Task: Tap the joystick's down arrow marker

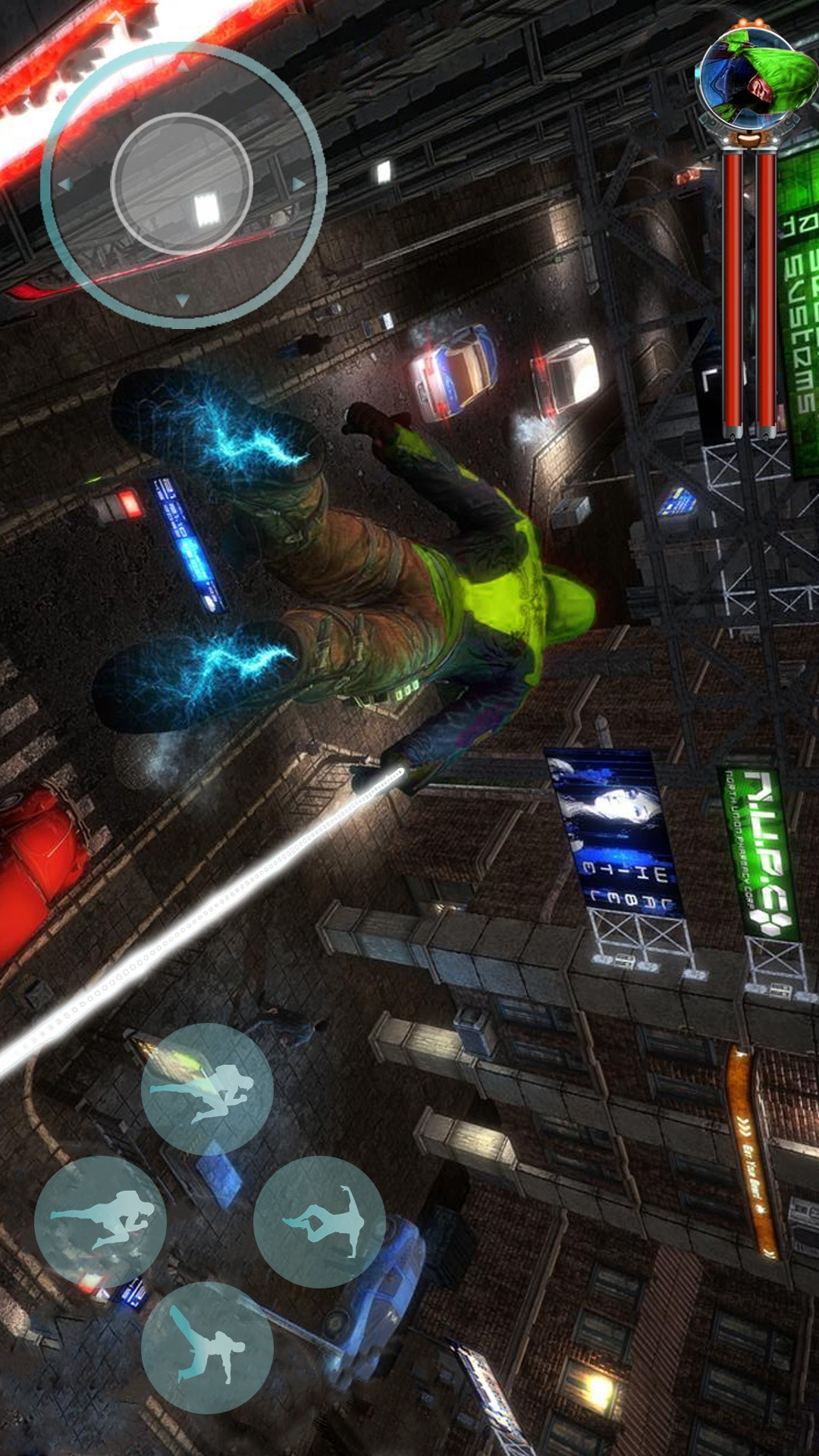Action: pyautogui.click(x=182, y=301)
